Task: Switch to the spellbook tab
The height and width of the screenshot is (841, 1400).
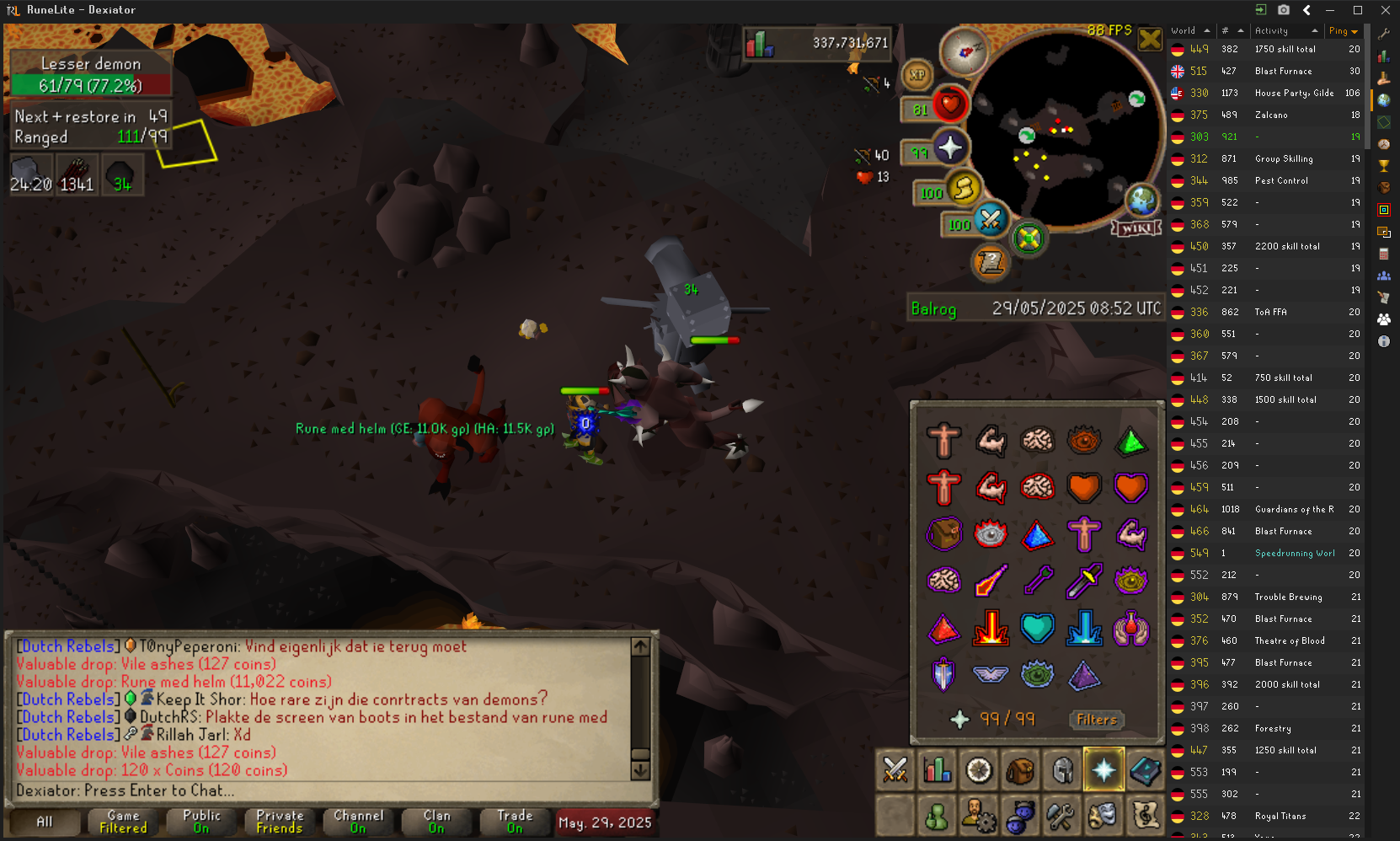Action: [x=1146, y=770]
